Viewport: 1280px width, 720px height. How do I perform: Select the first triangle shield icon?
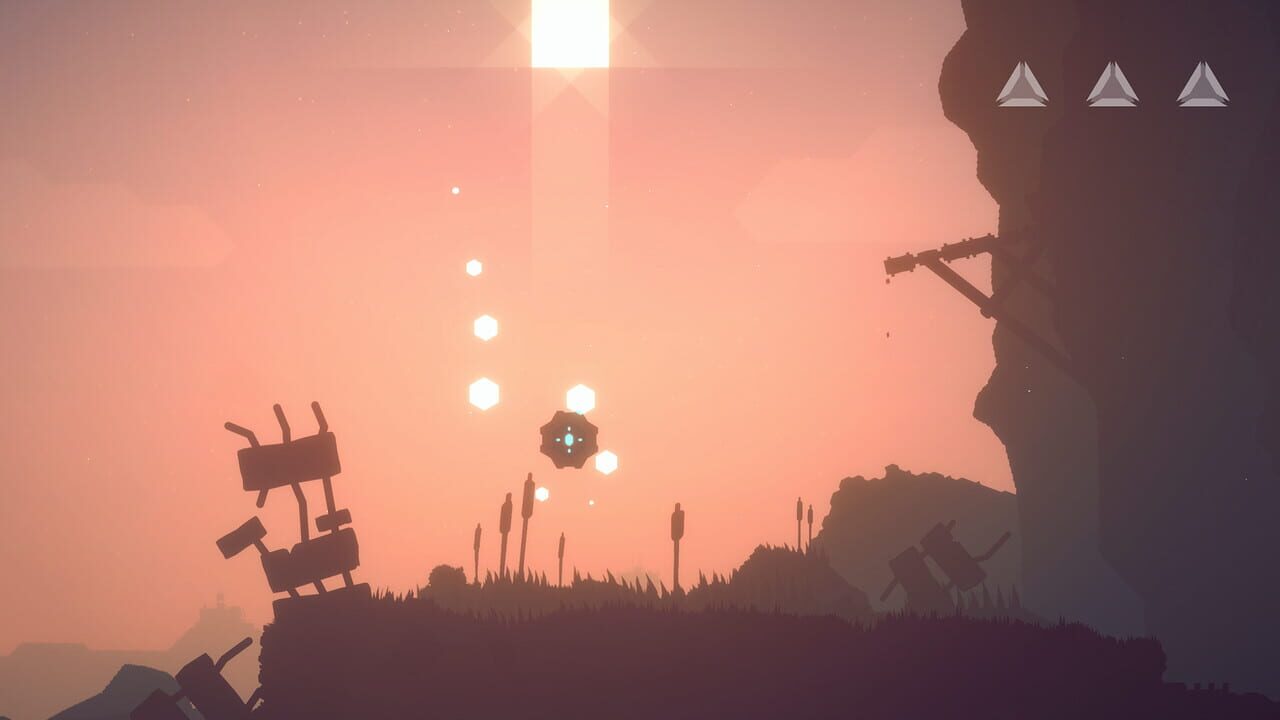pos(1026,86)
